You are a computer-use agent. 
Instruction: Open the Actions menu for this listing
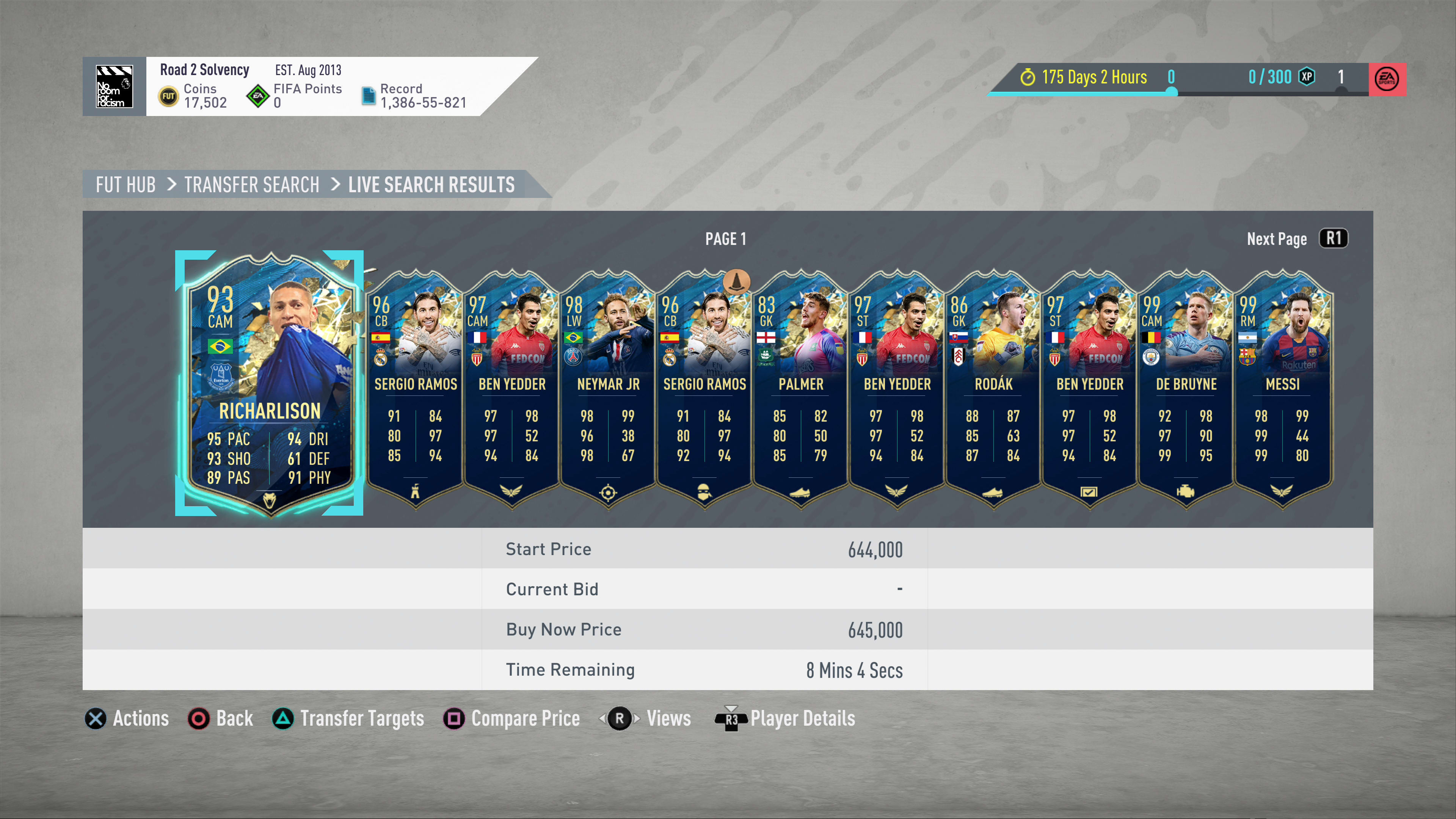point(127,719)
